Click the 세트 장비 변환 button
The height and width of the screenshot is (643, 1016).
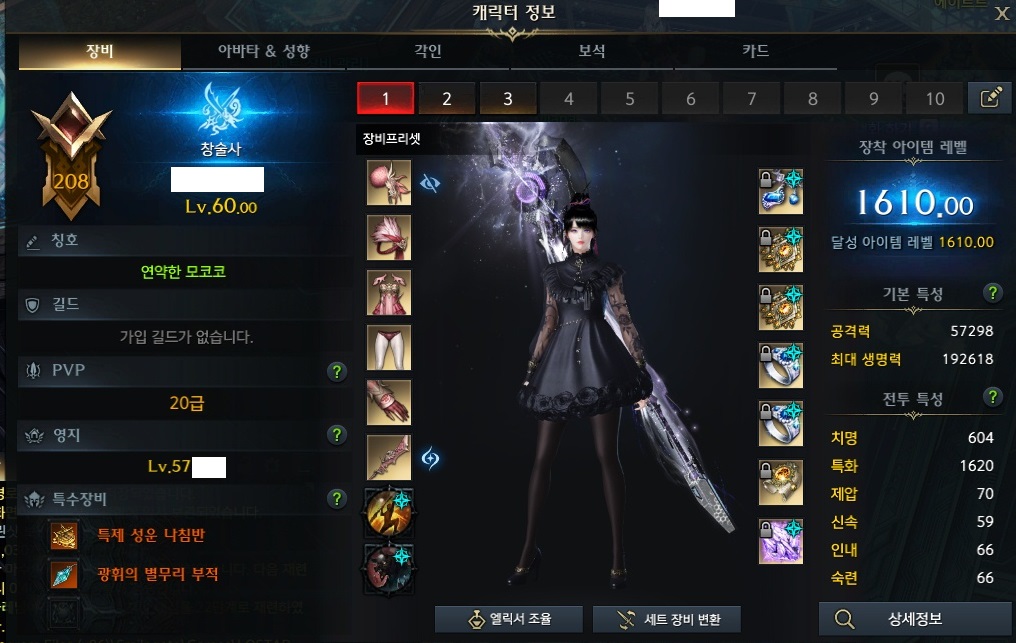click(665, 619)
